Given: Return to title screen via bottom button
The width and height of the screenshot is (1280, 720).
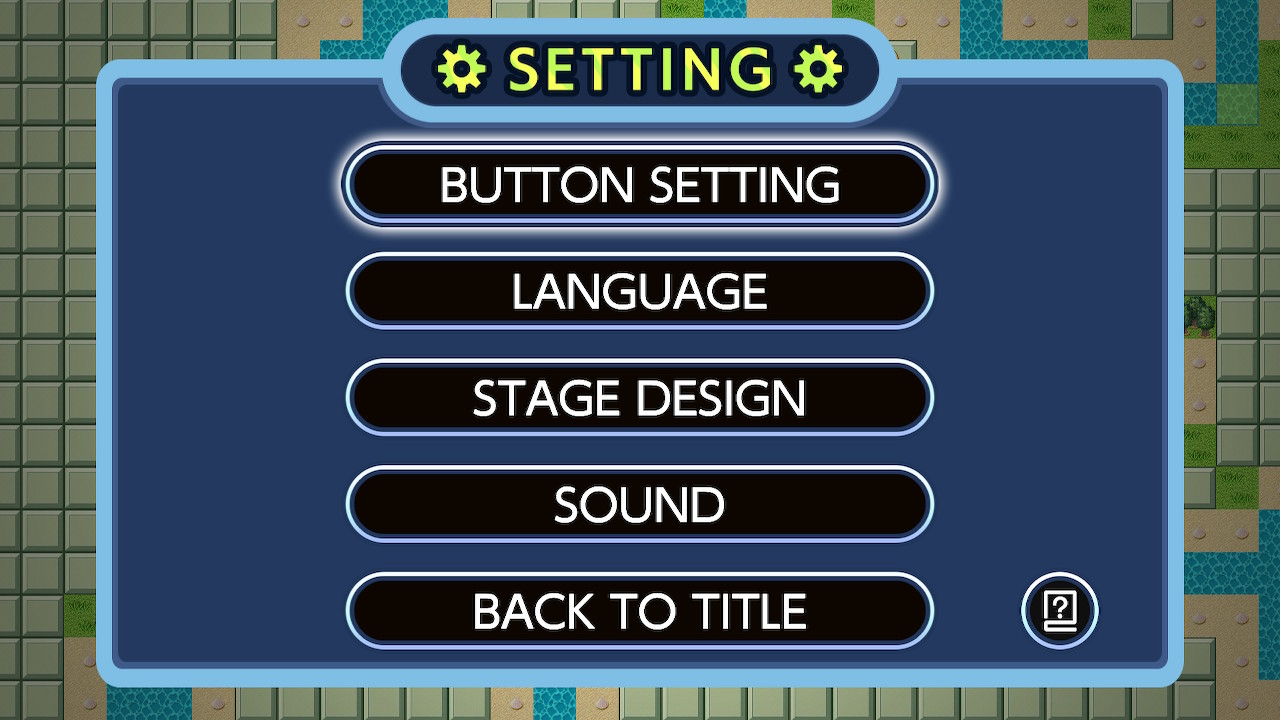Looking at the screenshot, I should [x=640, y=610].
